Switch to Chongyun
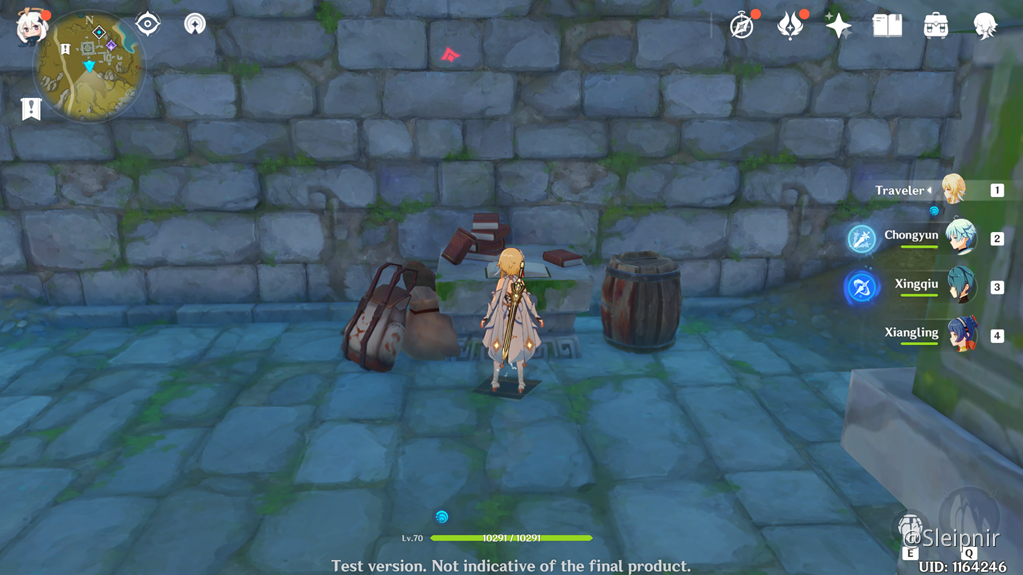1023x575 pixels. (959, 238)
